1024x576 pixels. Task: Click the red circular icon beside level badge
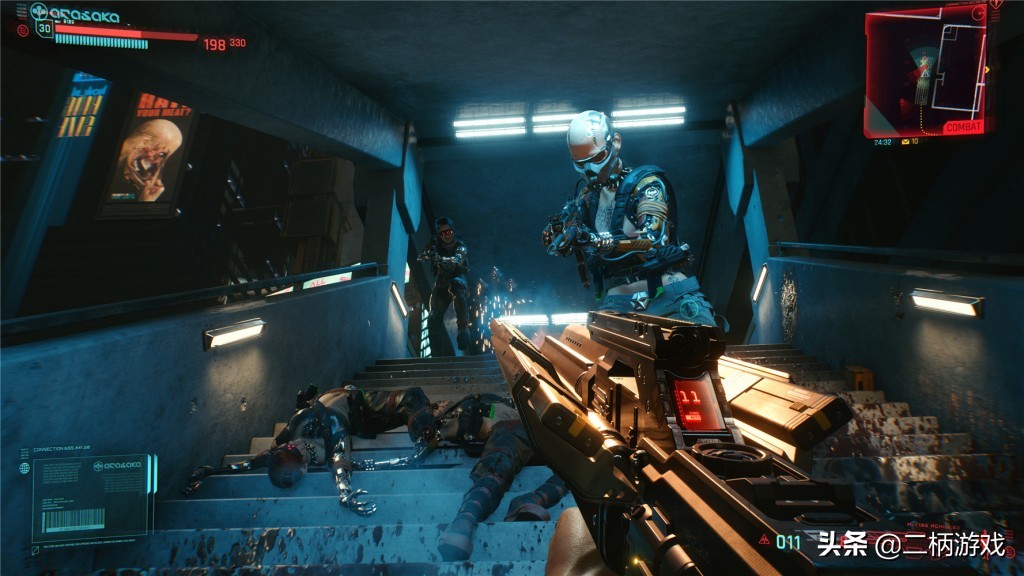pyautogui.click(x=22, y=29)
